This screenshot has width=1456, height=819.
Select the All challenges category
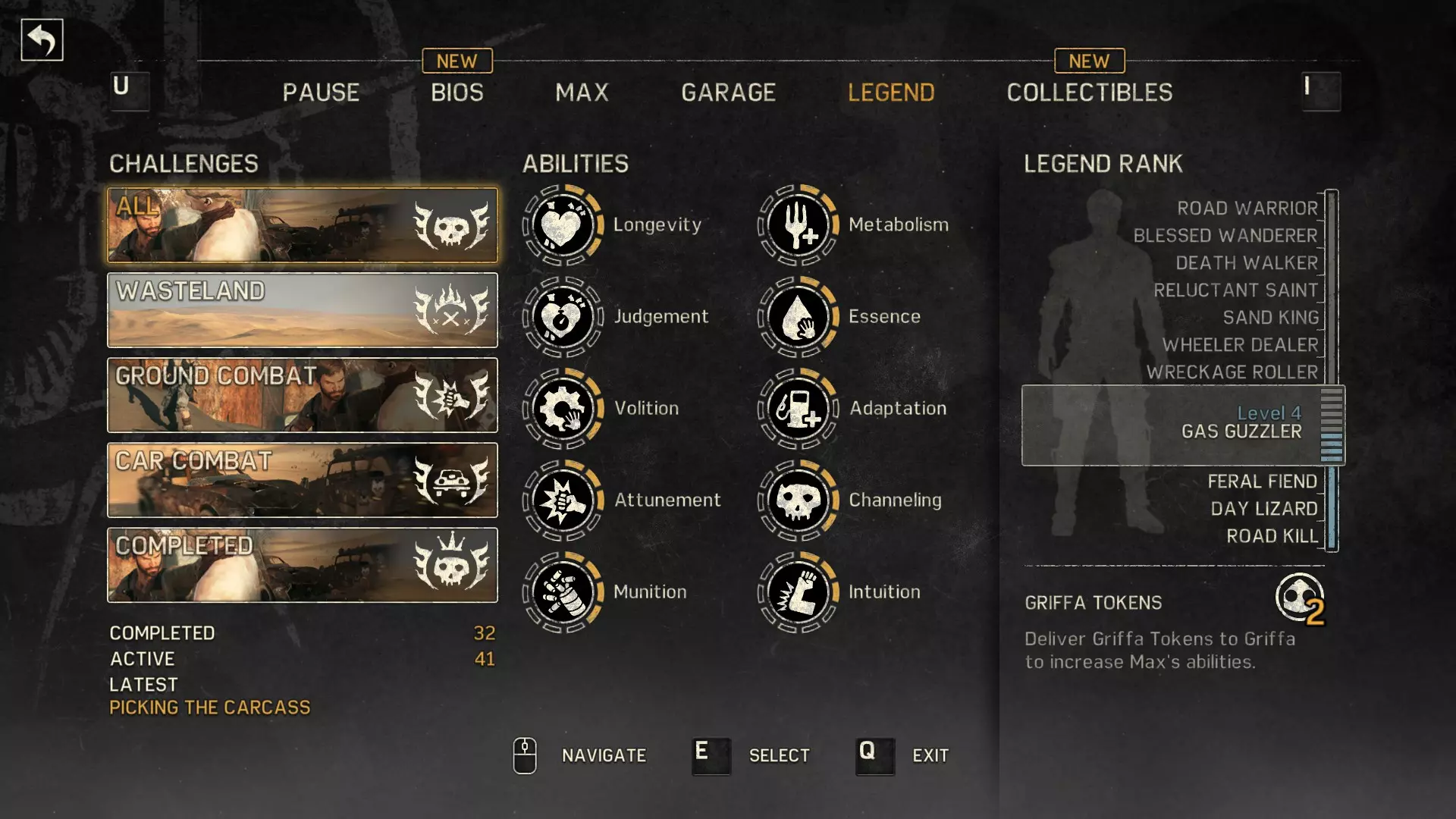point(303,225)
